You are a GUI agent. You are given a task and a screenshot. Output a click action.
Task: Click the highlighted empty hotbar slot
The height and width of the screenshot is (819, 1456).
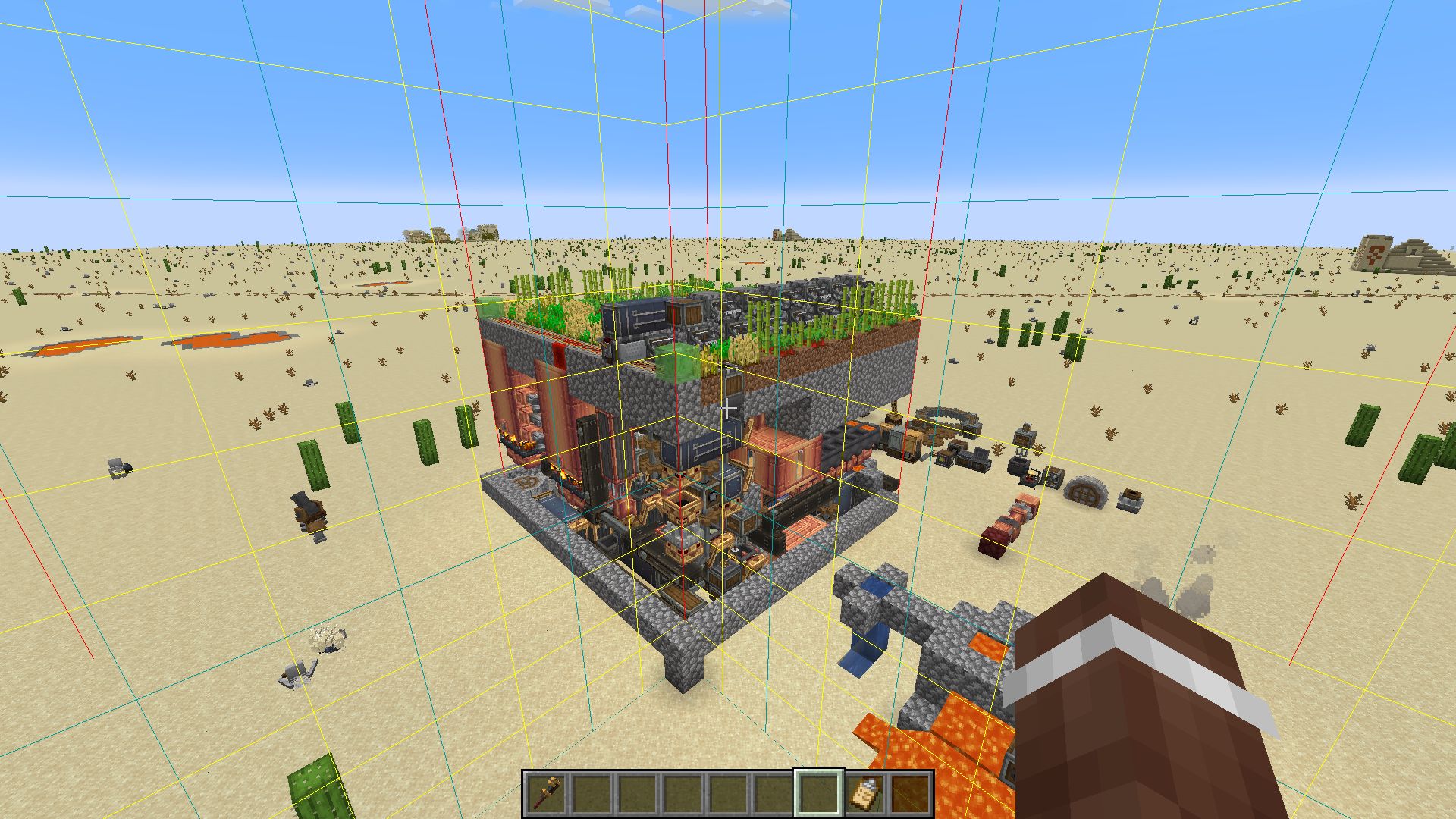(818, 793)
